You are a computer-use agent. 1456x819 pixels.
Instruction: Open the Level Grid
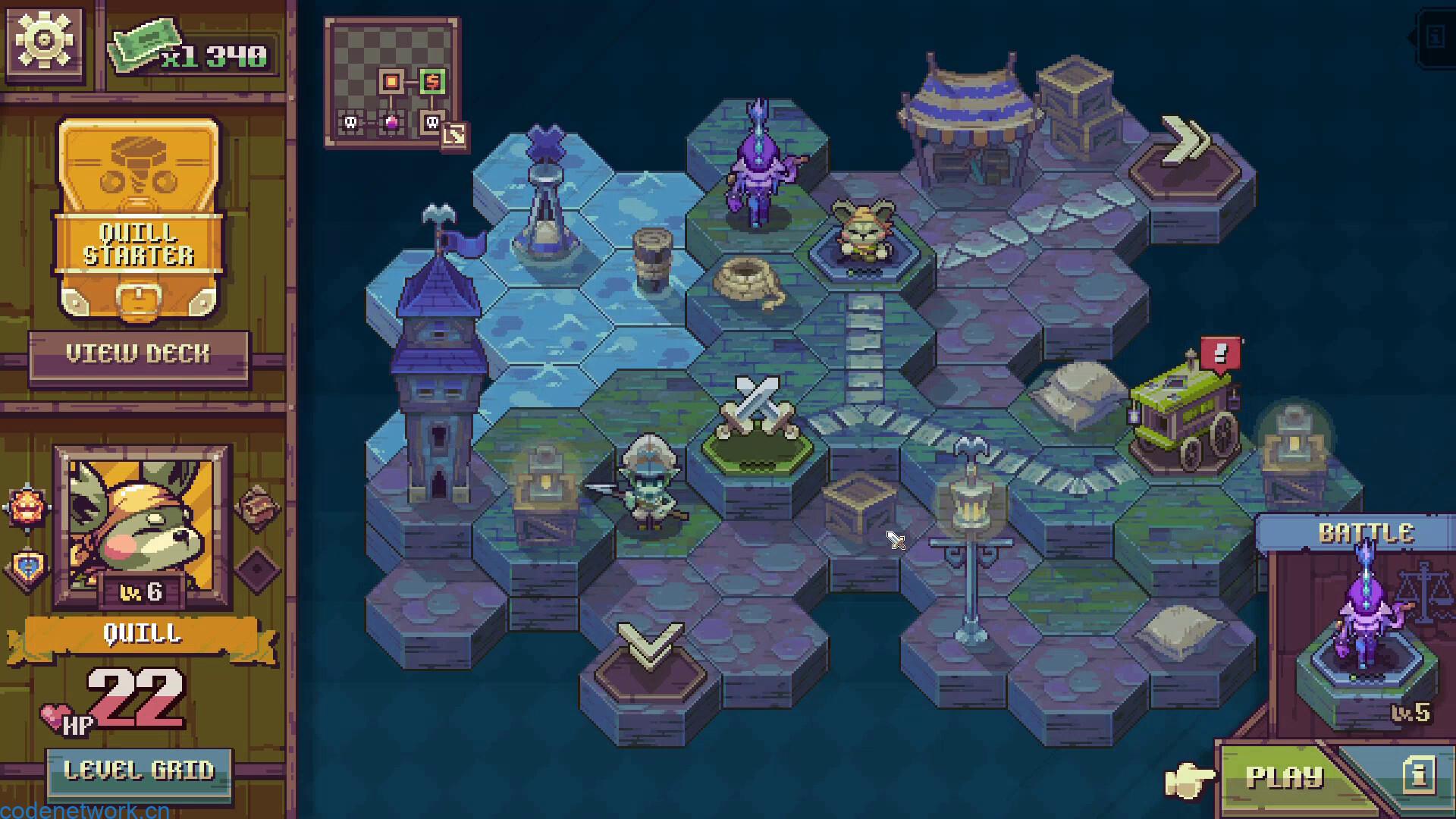coord(139,772)
